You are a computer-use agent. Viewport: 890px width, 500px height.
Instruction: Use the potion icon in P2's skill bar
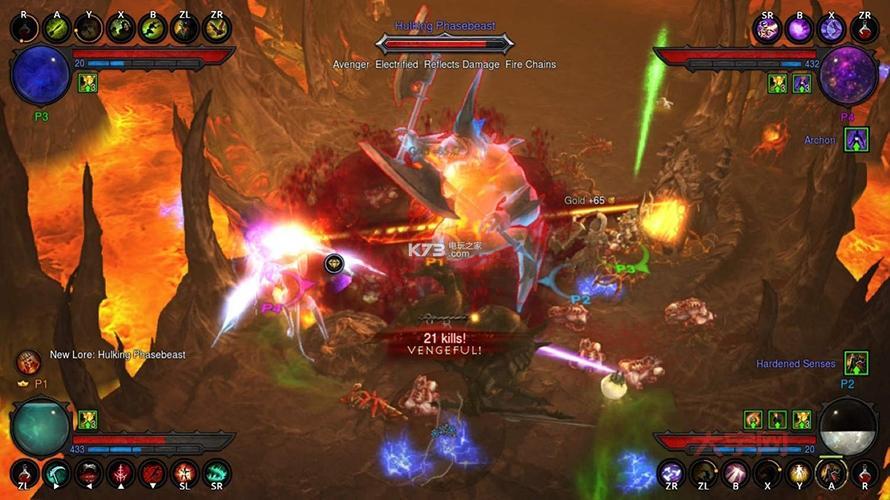pos(864,474)
